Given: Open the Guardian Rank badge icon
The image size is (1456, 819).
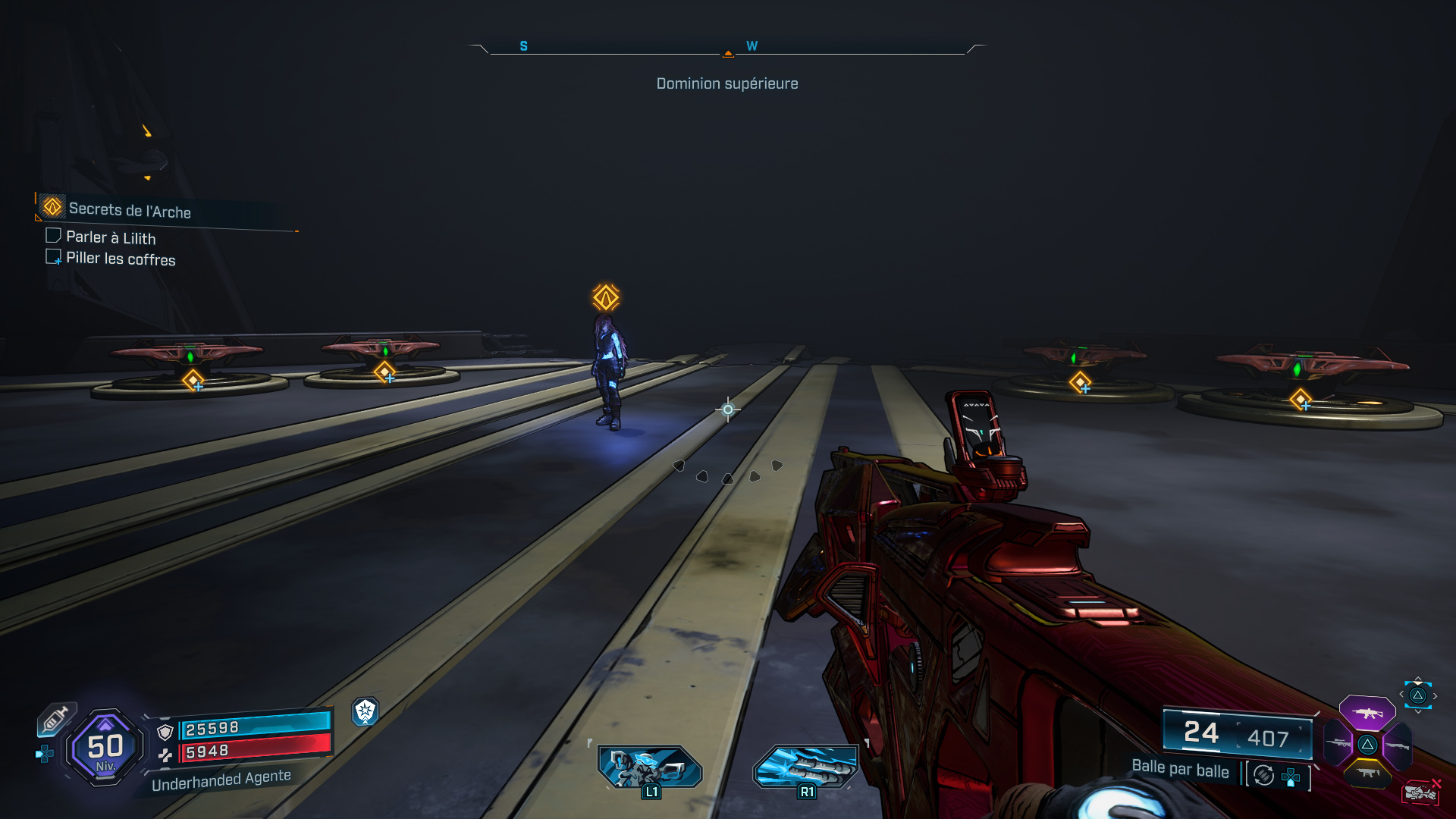Looking at the screenshot, I should click(366, 711).
